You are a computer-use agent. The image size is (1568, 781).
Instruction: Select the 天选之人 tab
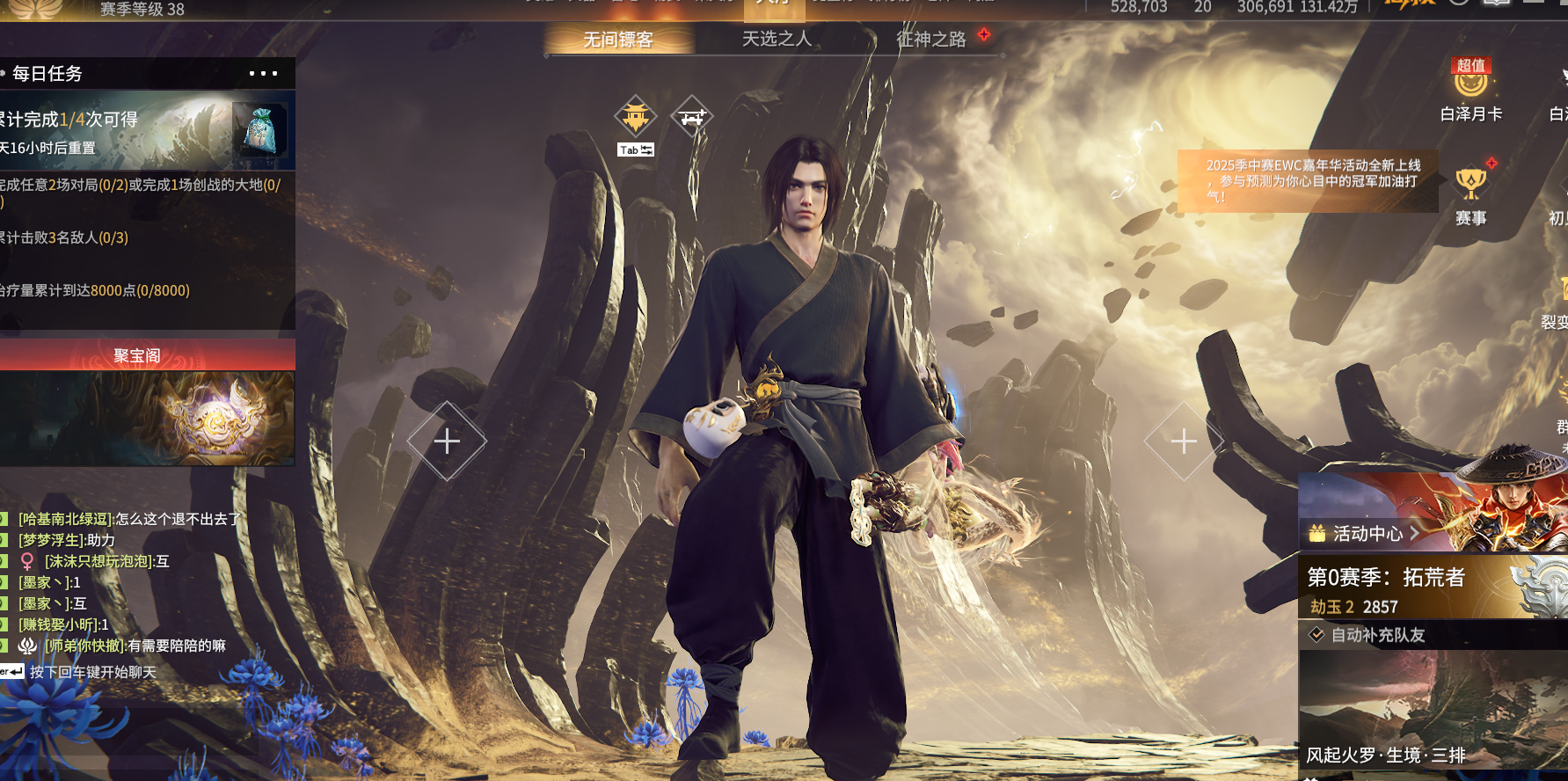tap(777, 39)
